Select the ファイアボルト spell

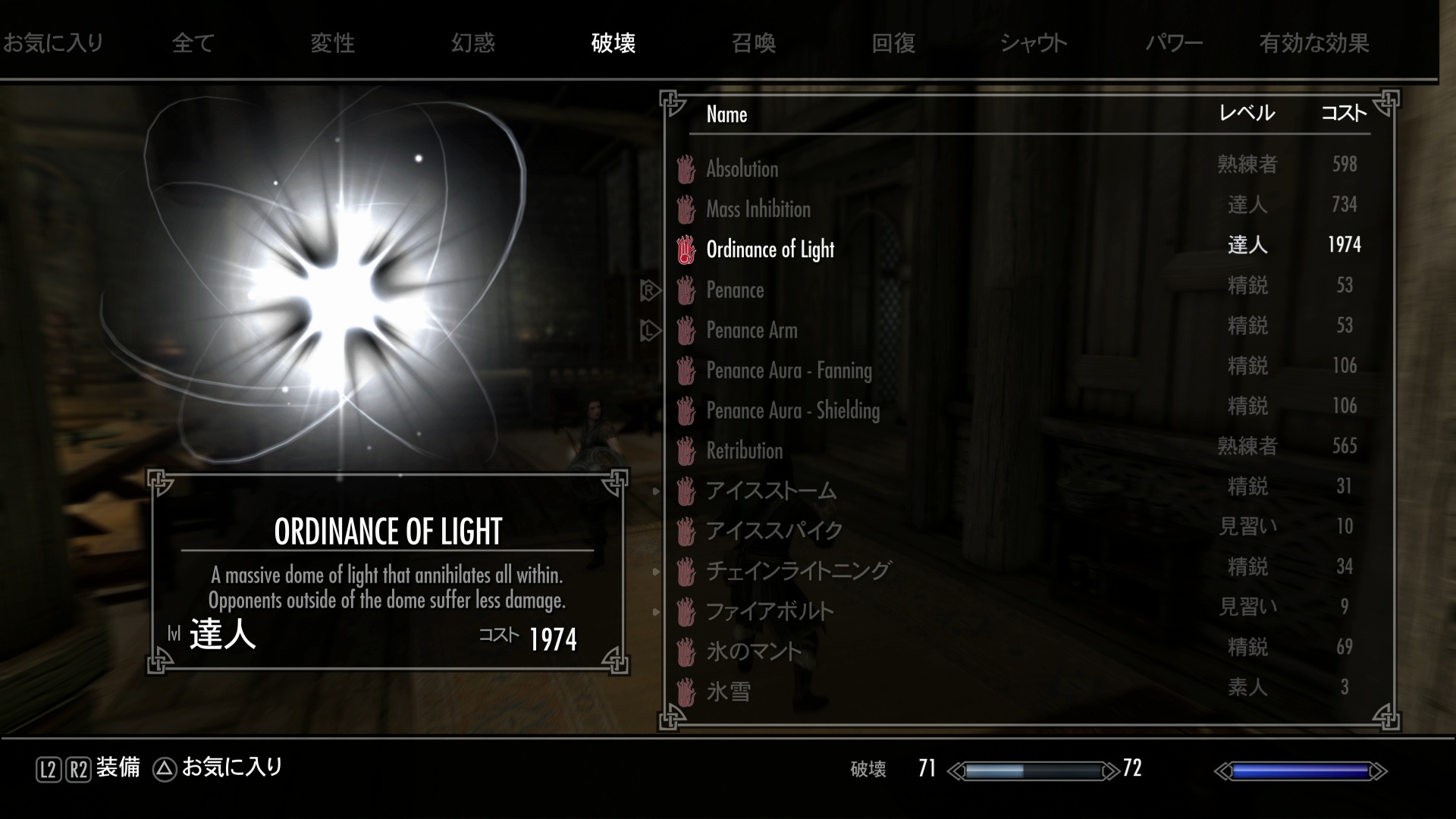tap(769, 611)
